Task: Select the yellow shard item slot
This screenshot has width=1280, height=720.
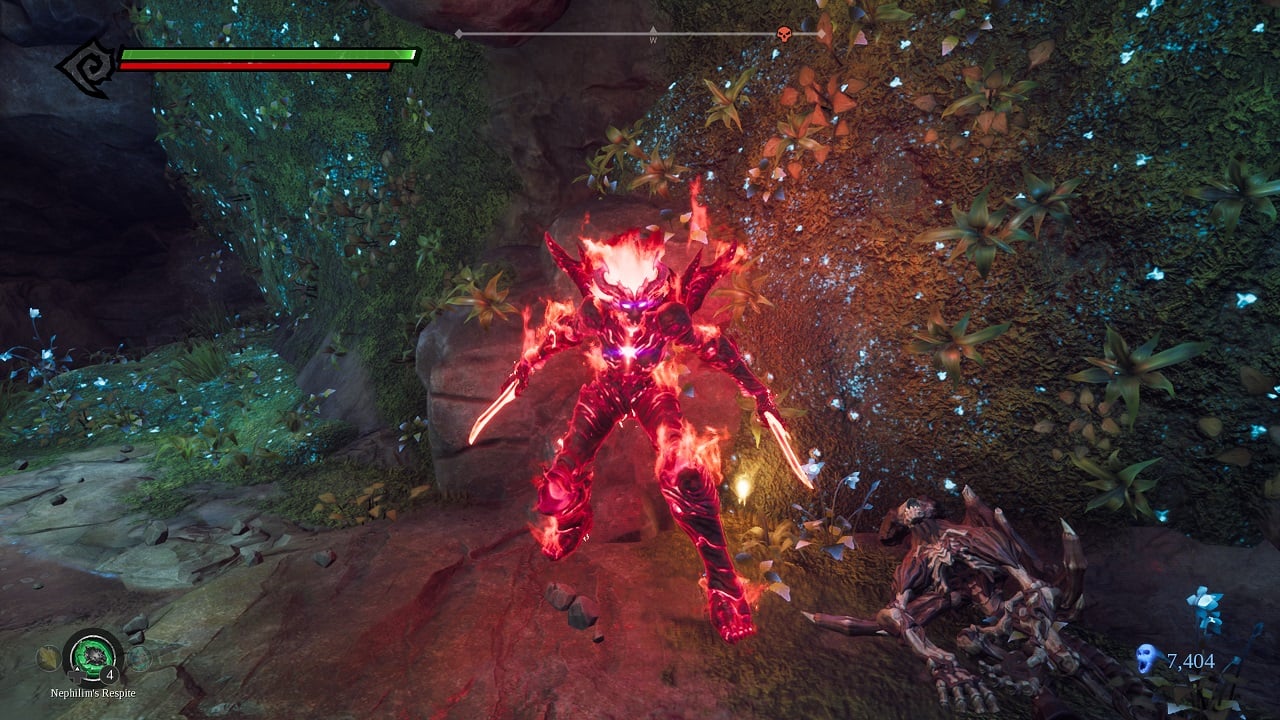Action: pos(47,657)
